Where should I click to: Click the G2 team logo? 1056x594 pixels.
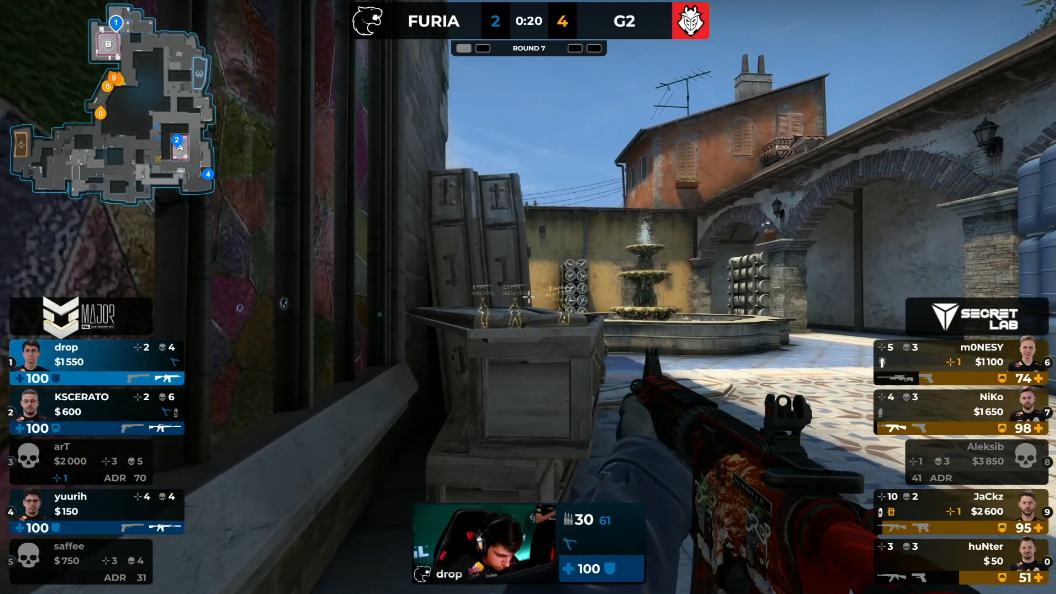(690, 21)
